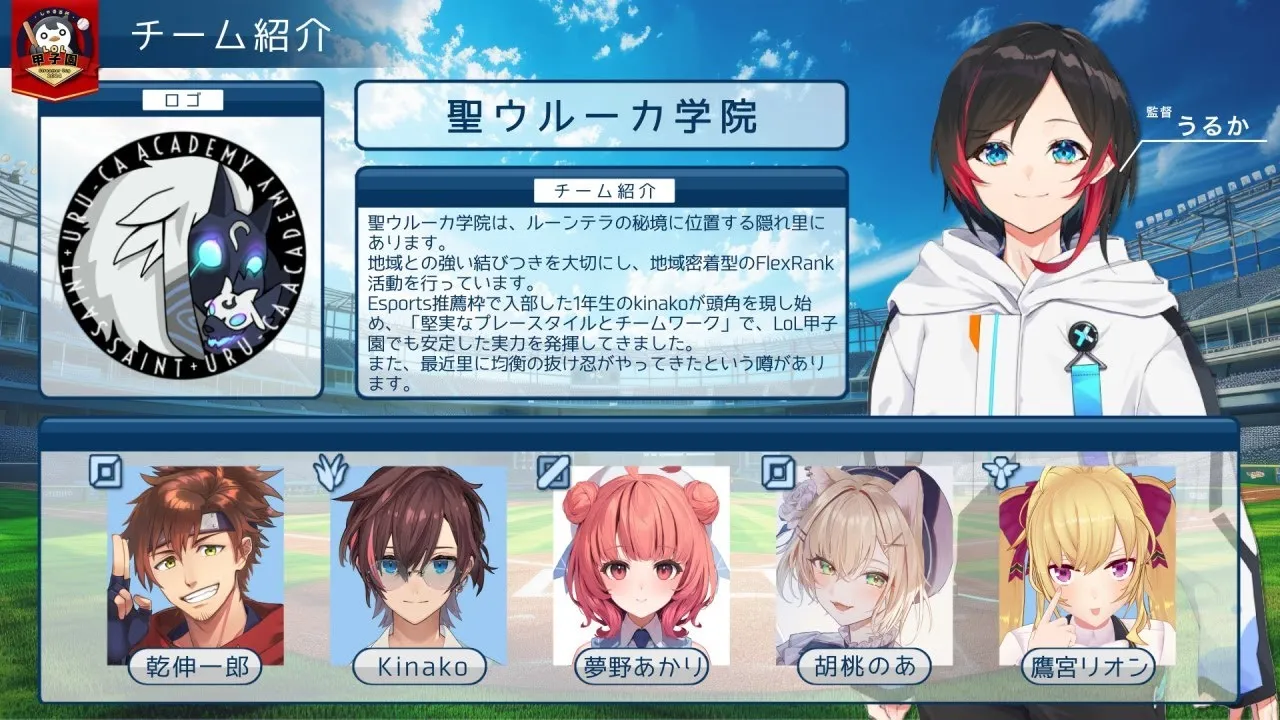Image resolution: width=1280 pixels, height=720 pixels.
Task: Select the 鷹宮リオン player portrait
Action: (1087, 560)
